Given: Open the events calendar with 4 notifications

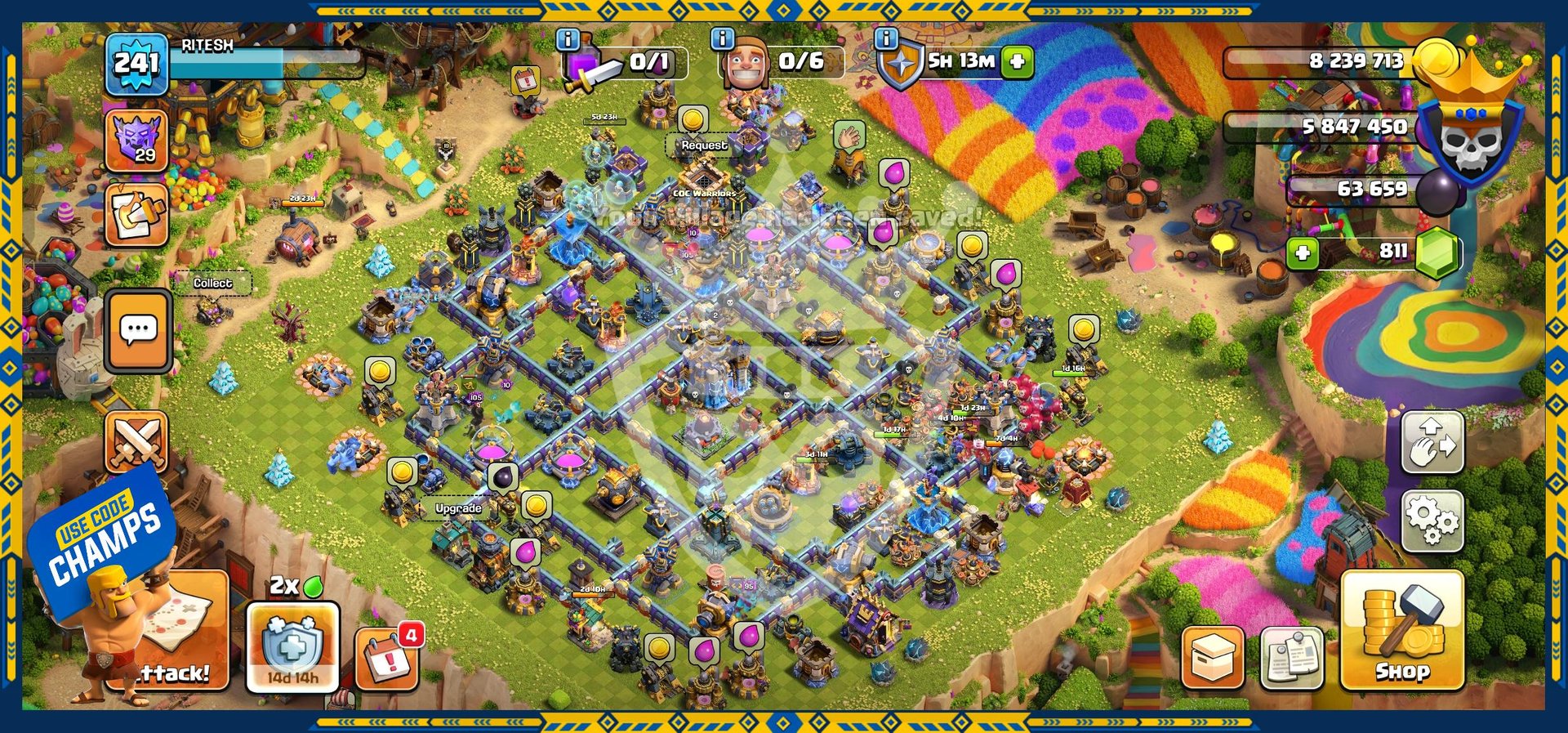Looking at the screenshot, I should (388, 658).
